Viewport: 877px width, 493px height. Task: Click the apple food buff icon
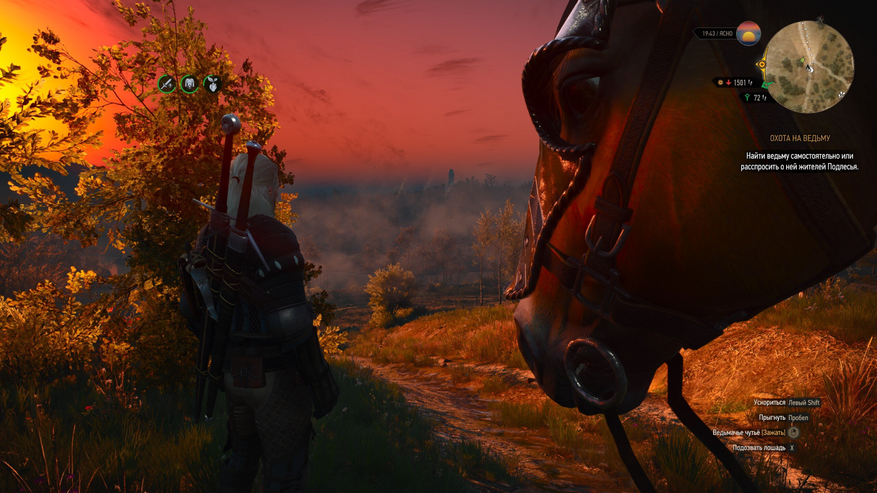[212, 84]
